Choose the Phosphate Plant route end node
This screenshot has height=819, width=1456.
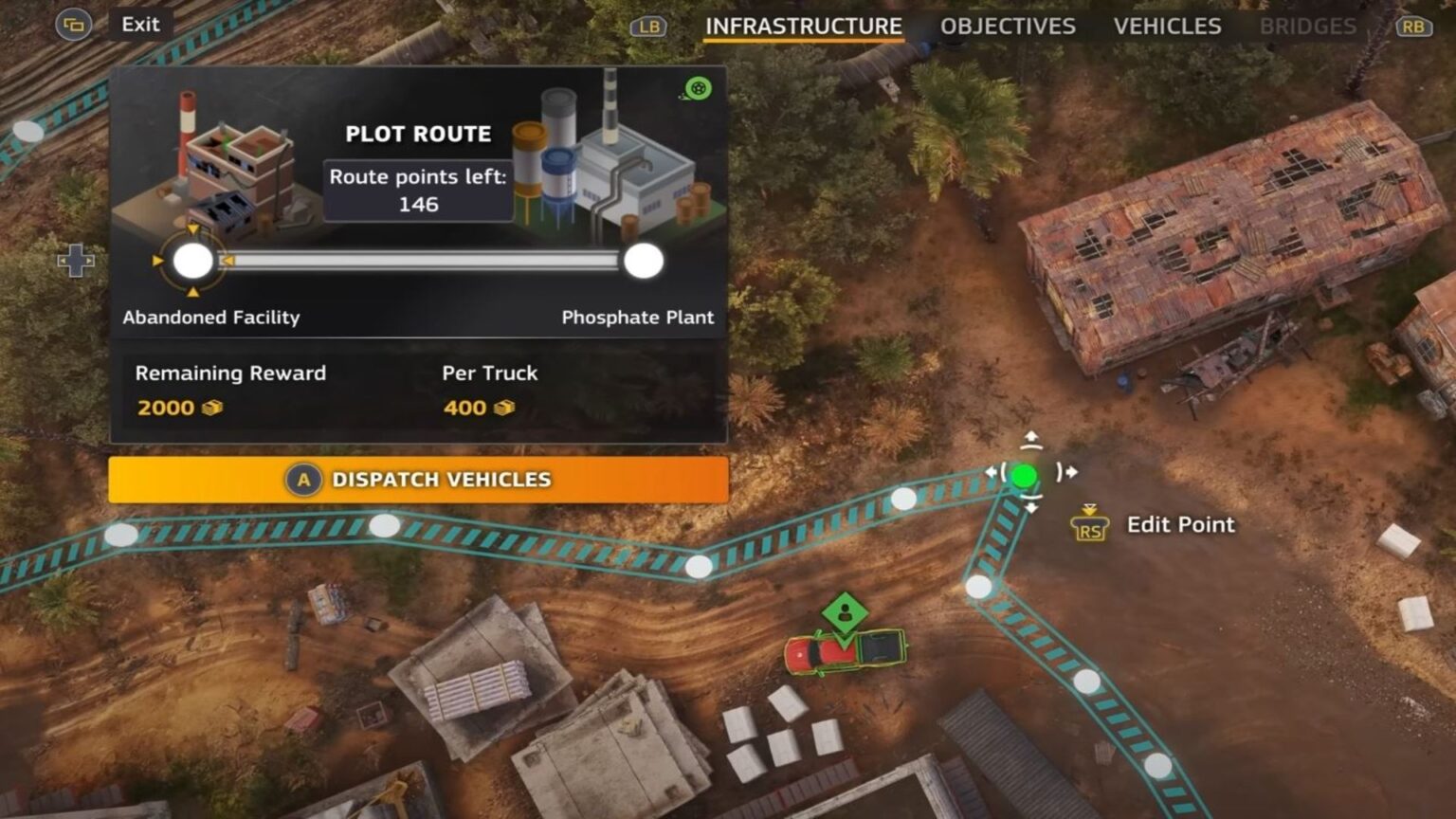click(644, 261)
